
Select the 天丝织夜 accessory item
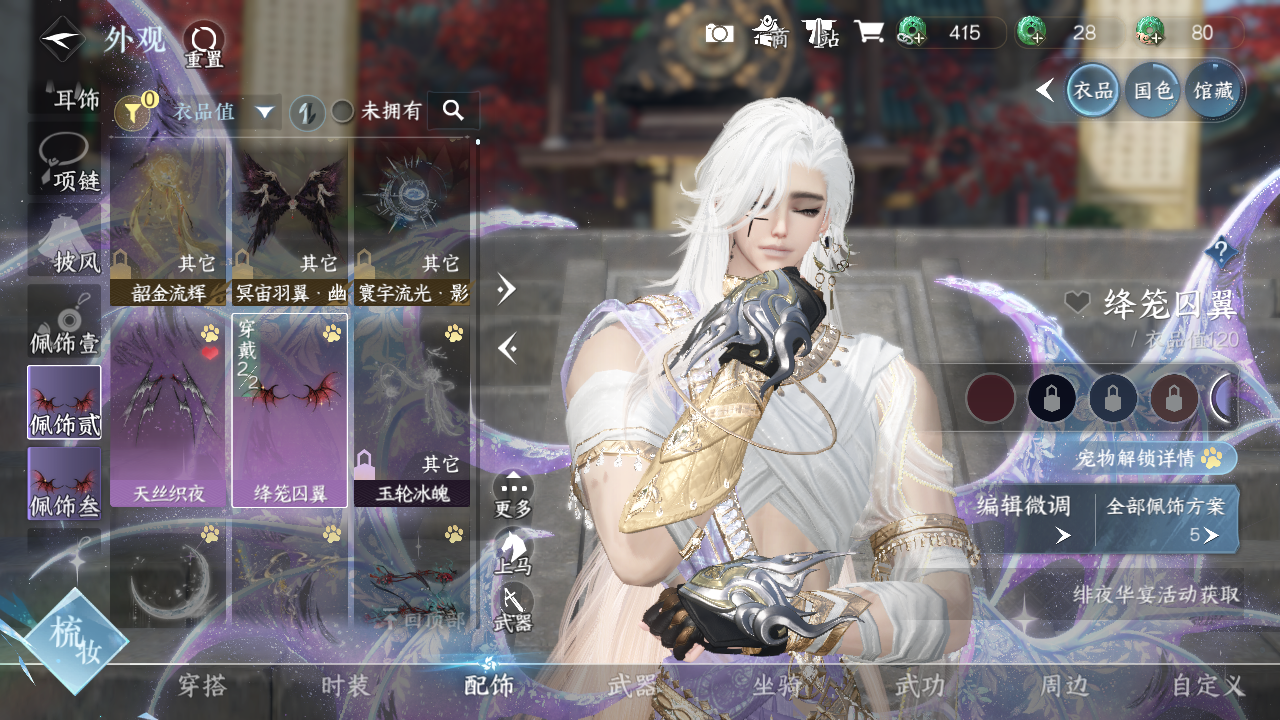[x=168, y=410]
